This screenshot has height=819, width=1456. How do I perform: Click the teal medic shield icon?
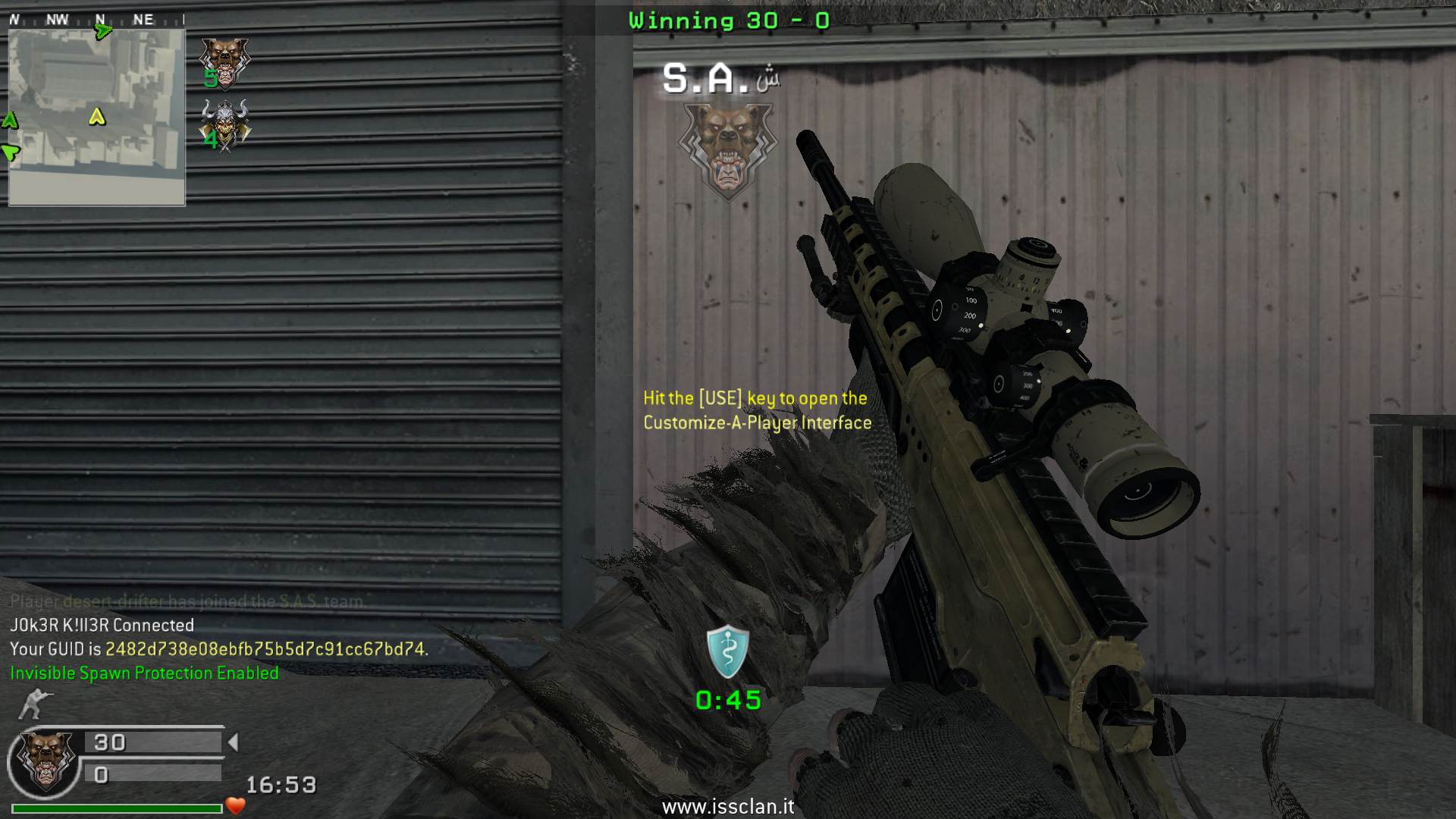click(x=728, y=651)
